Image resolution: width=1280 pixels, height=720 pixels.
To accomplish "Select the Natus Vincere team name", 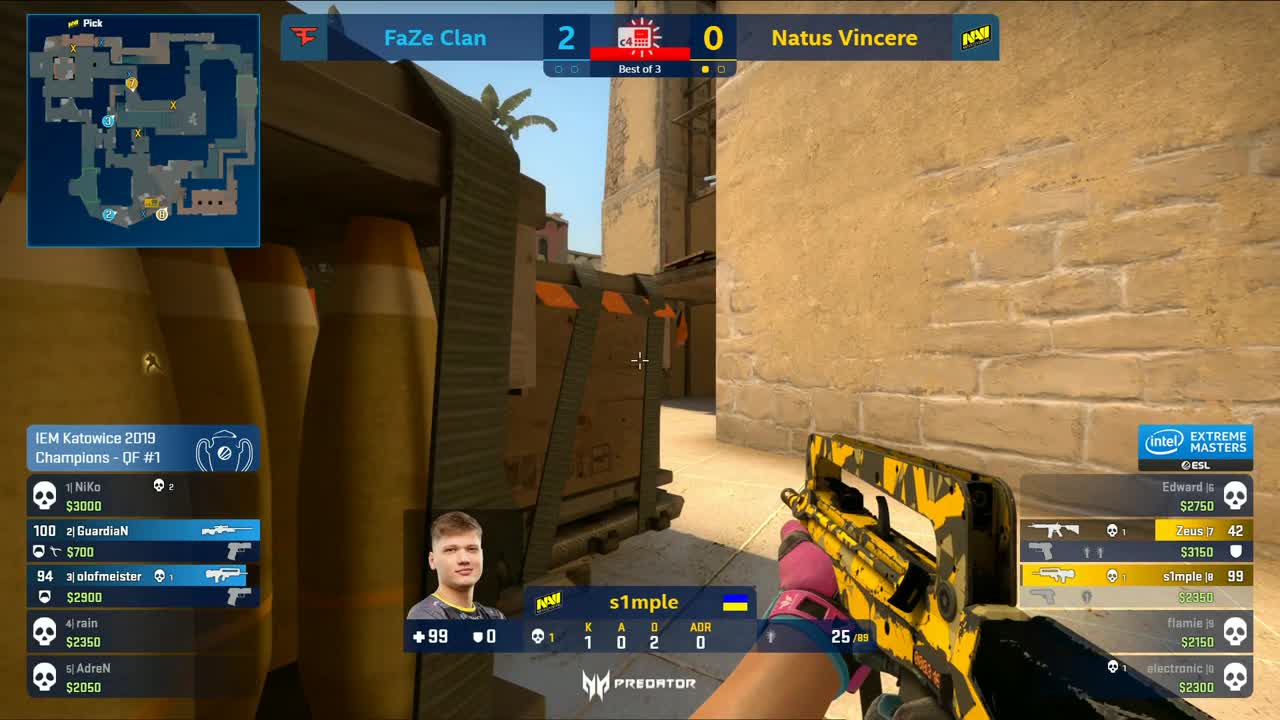I will click(845, 37).
